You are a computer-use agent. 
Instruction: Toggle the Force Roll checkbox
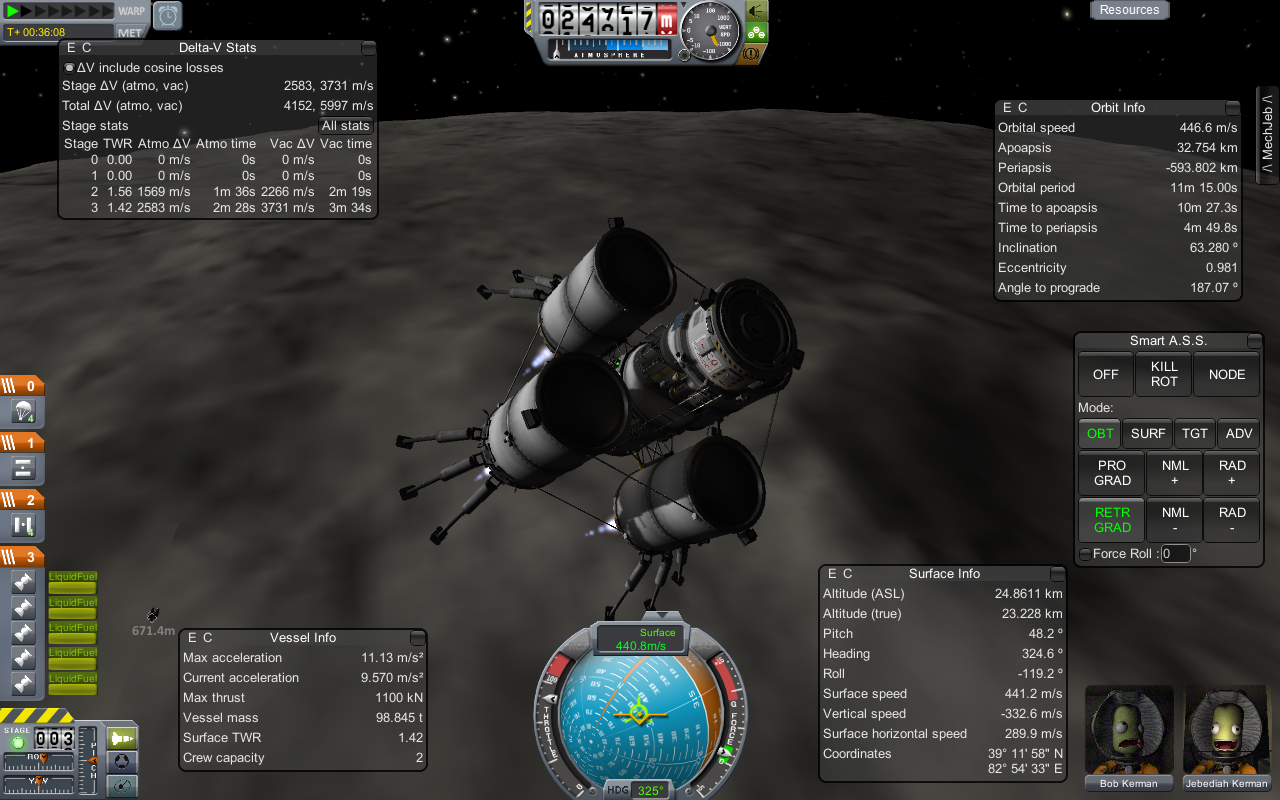pos(1085,554)
